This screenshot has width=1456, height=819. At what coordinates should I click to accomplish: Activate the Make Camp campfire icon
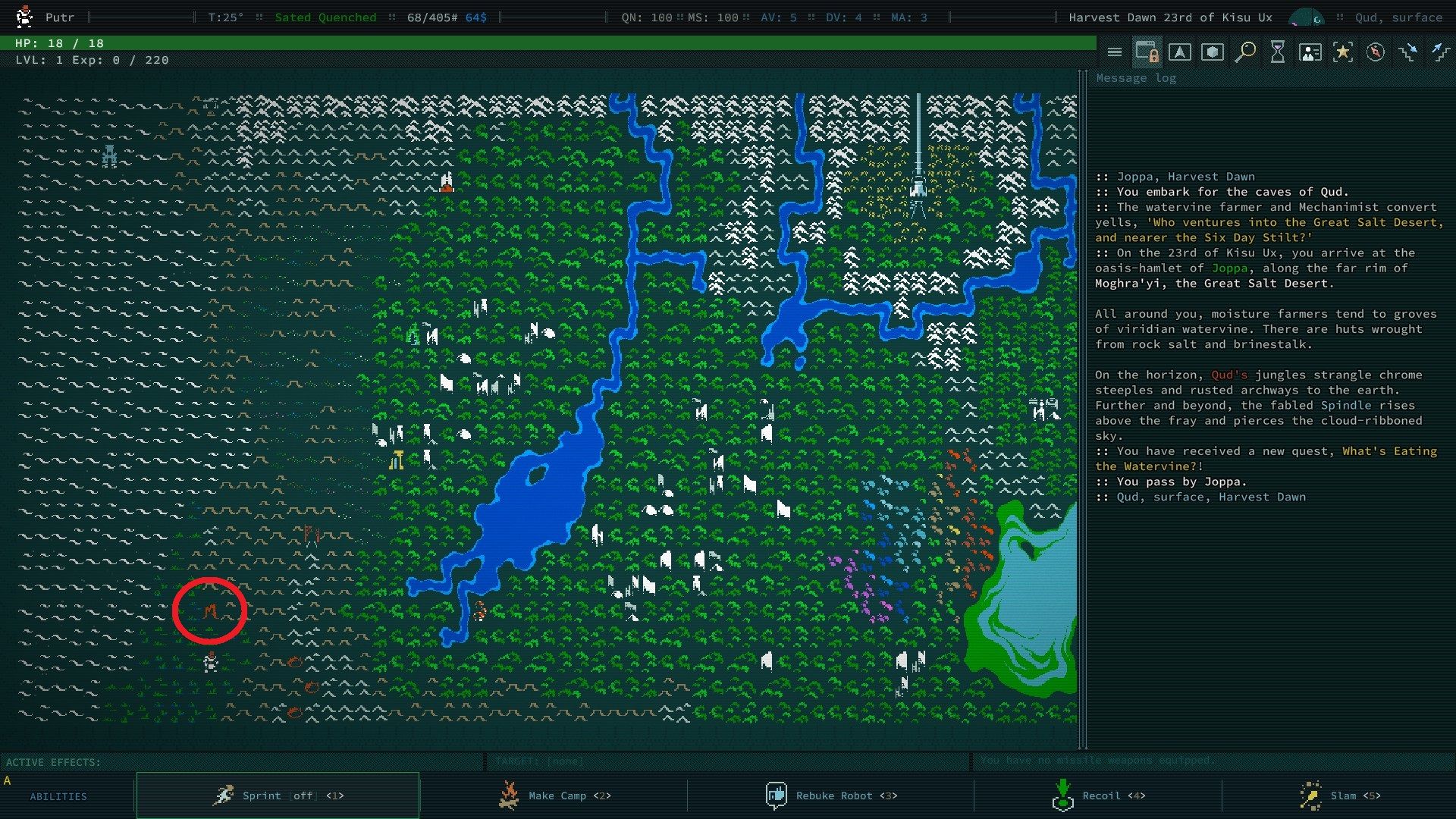(x=510, y=795)
